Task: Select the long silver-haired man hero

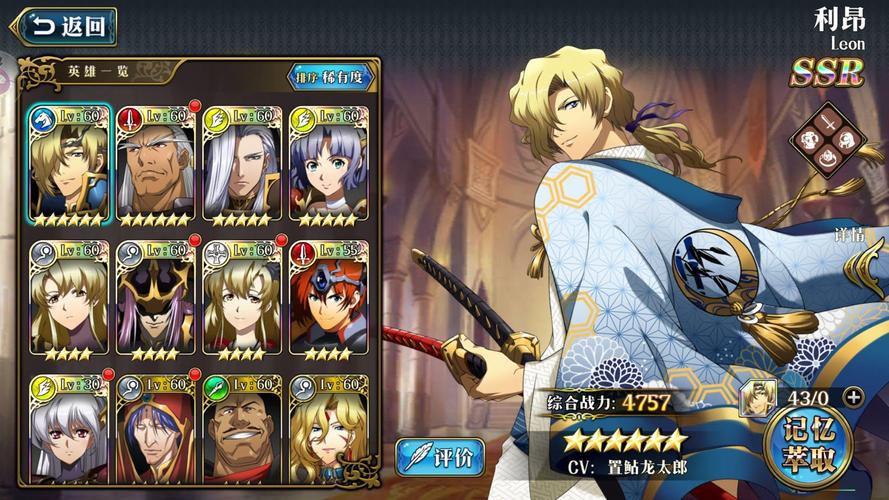Action: pos(242,165)
